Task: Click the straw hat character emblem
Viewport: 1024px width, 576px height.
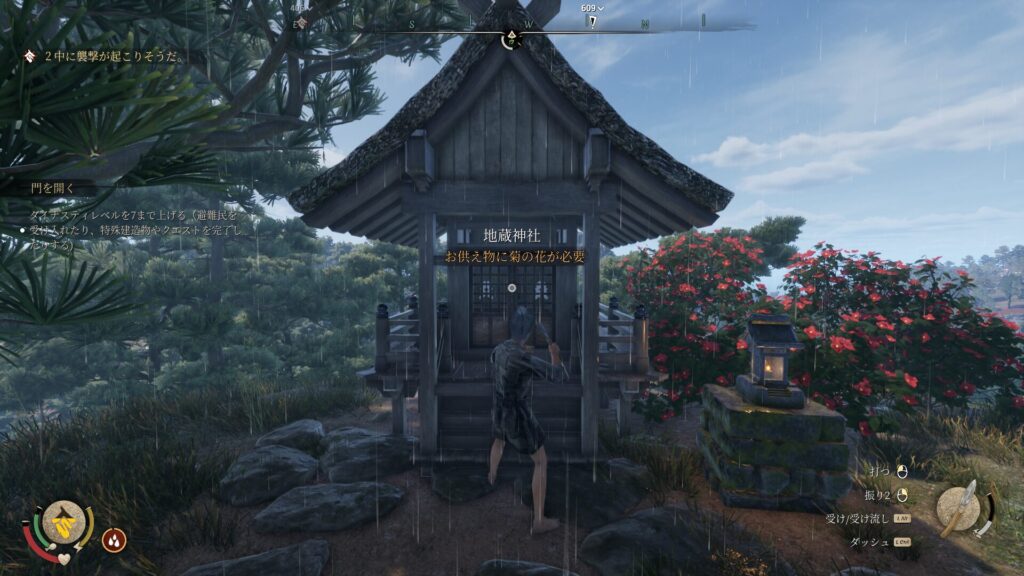Action: (x=63, y=521)
